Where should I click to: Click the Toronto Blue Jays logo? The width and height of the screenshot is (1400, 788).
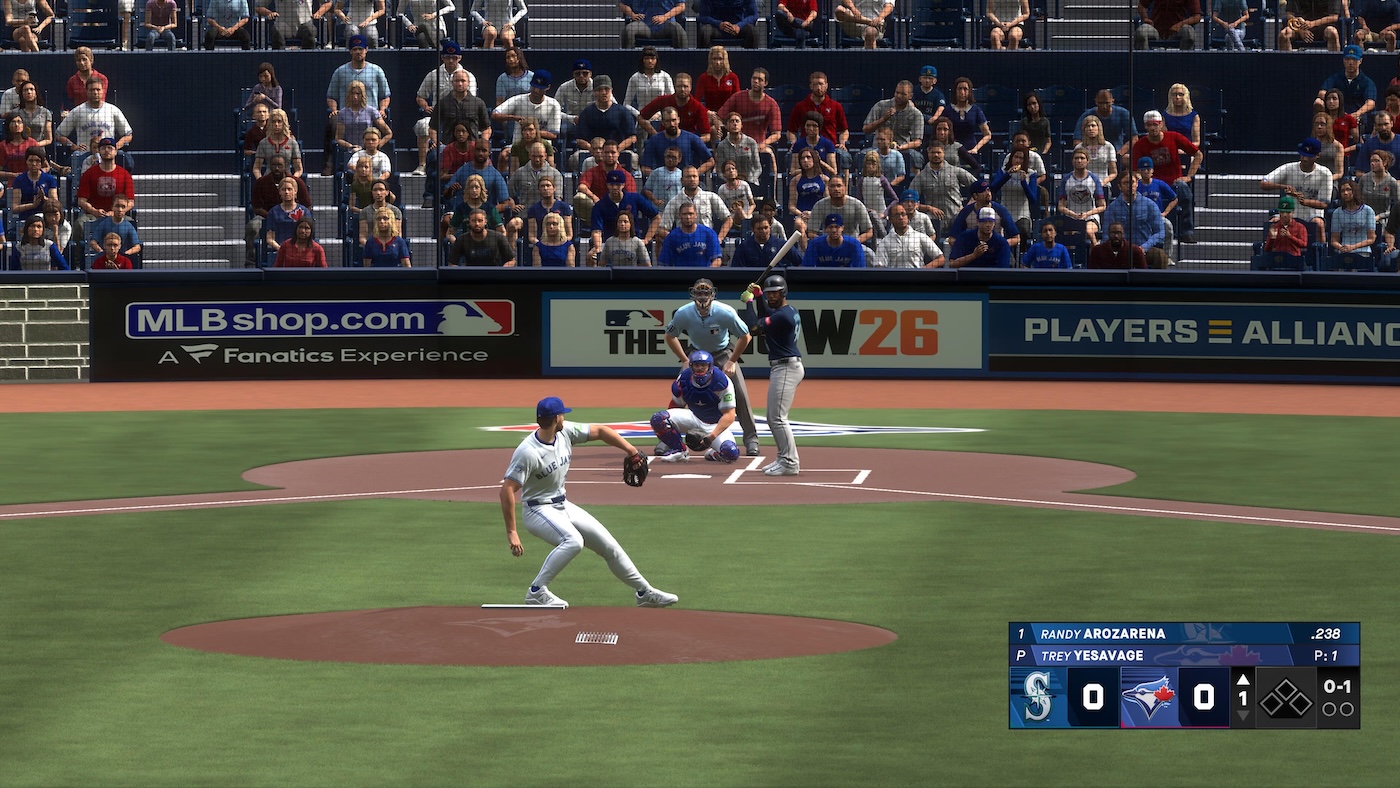click(x=1149, y=693)
